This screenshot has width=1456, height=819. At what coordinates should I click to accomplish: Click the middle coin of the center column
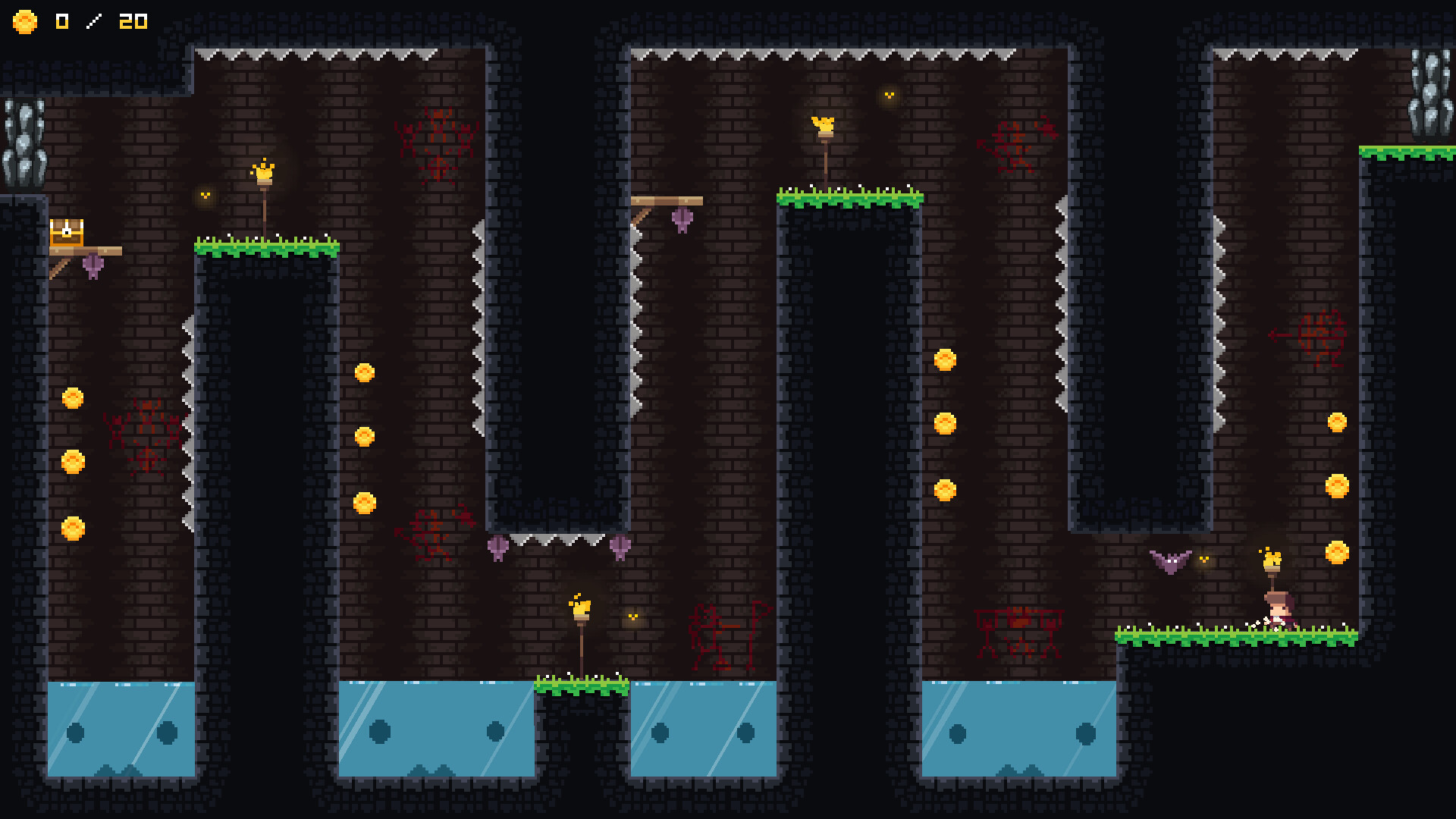(x=945, y=424)
